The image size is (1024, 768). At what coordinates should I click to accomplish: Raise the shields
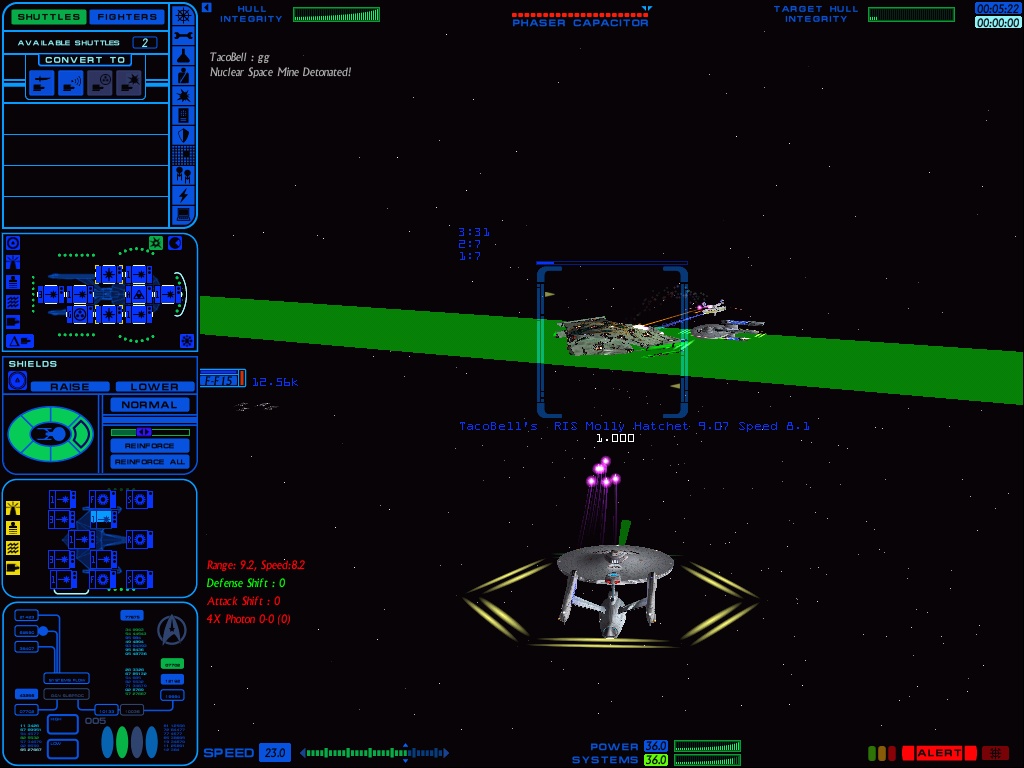click(x=69, y=387)
